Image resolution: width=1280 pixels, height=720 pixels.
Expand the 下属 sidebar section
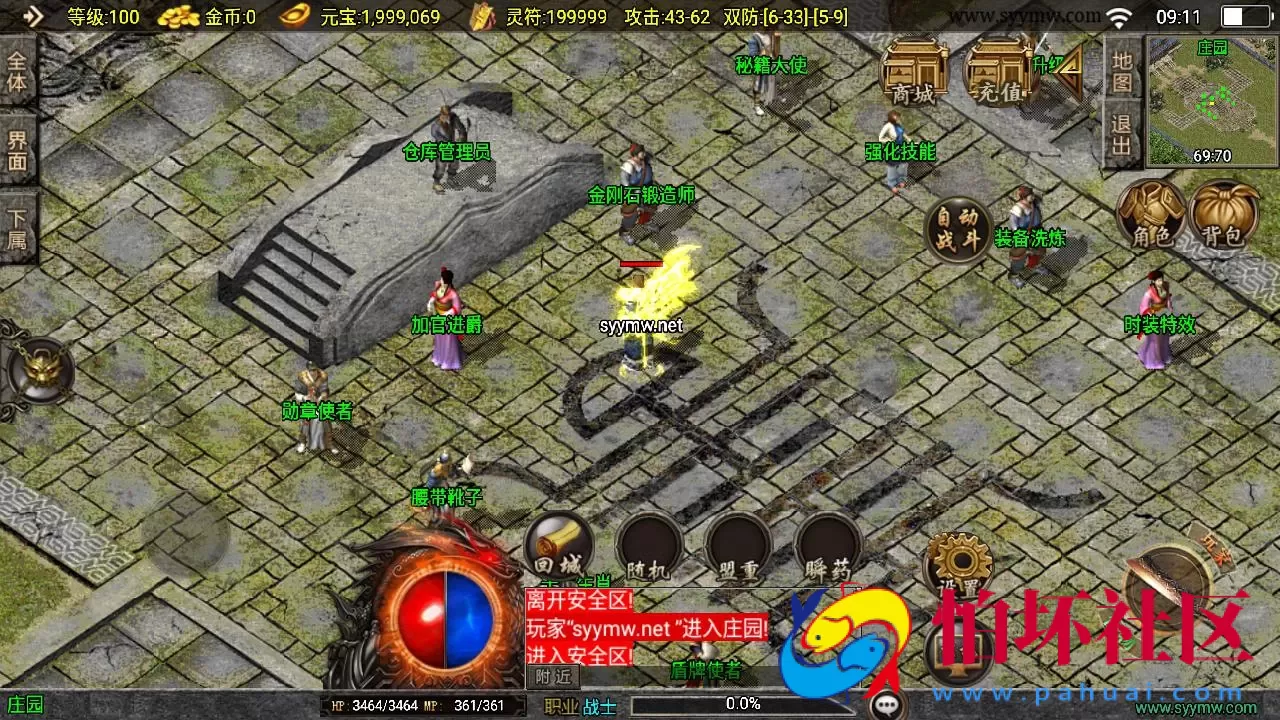pyautogui.click(x=19, y=222)
